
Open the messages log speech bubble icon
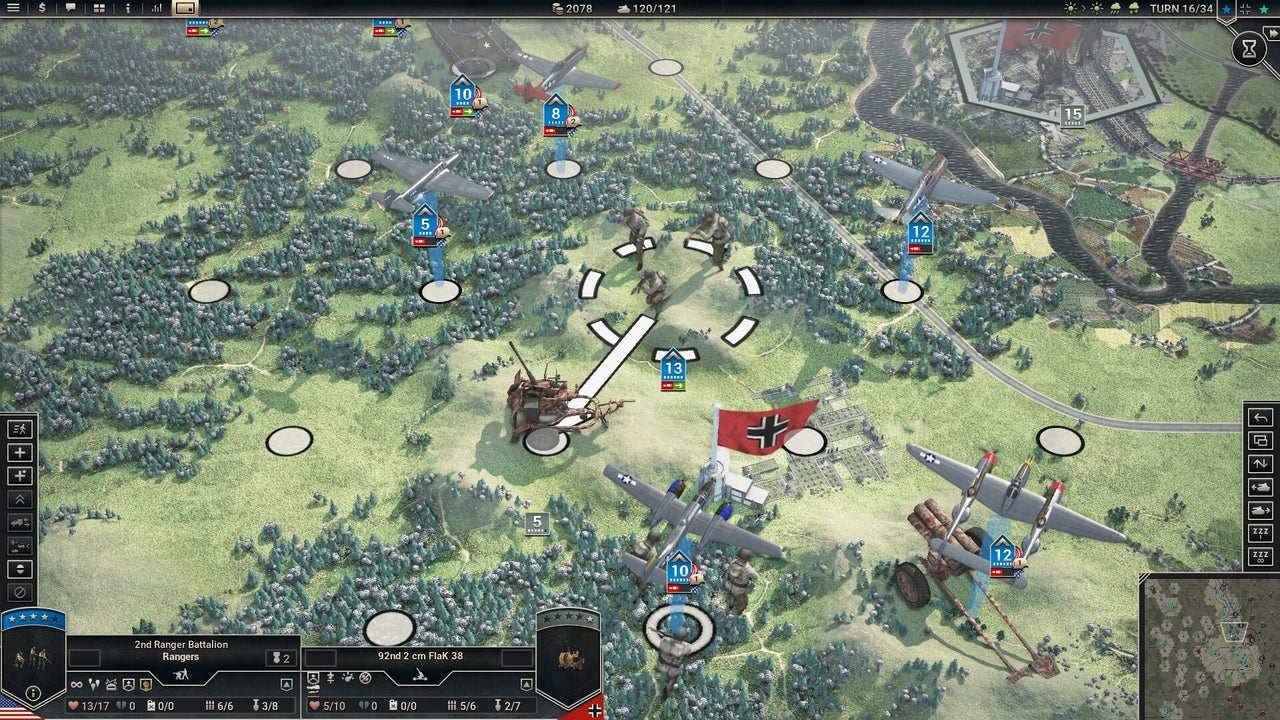(70, 8)
